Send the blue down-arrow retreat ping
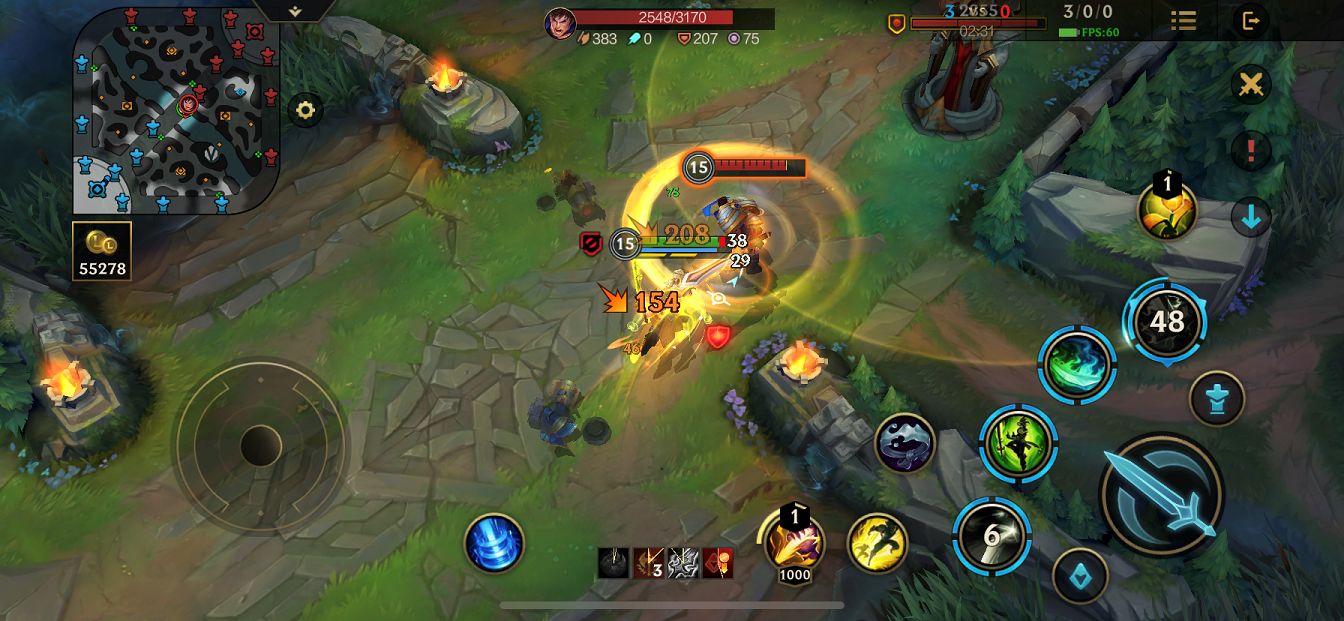The image size is (1344, 621). click(1250, 217)
